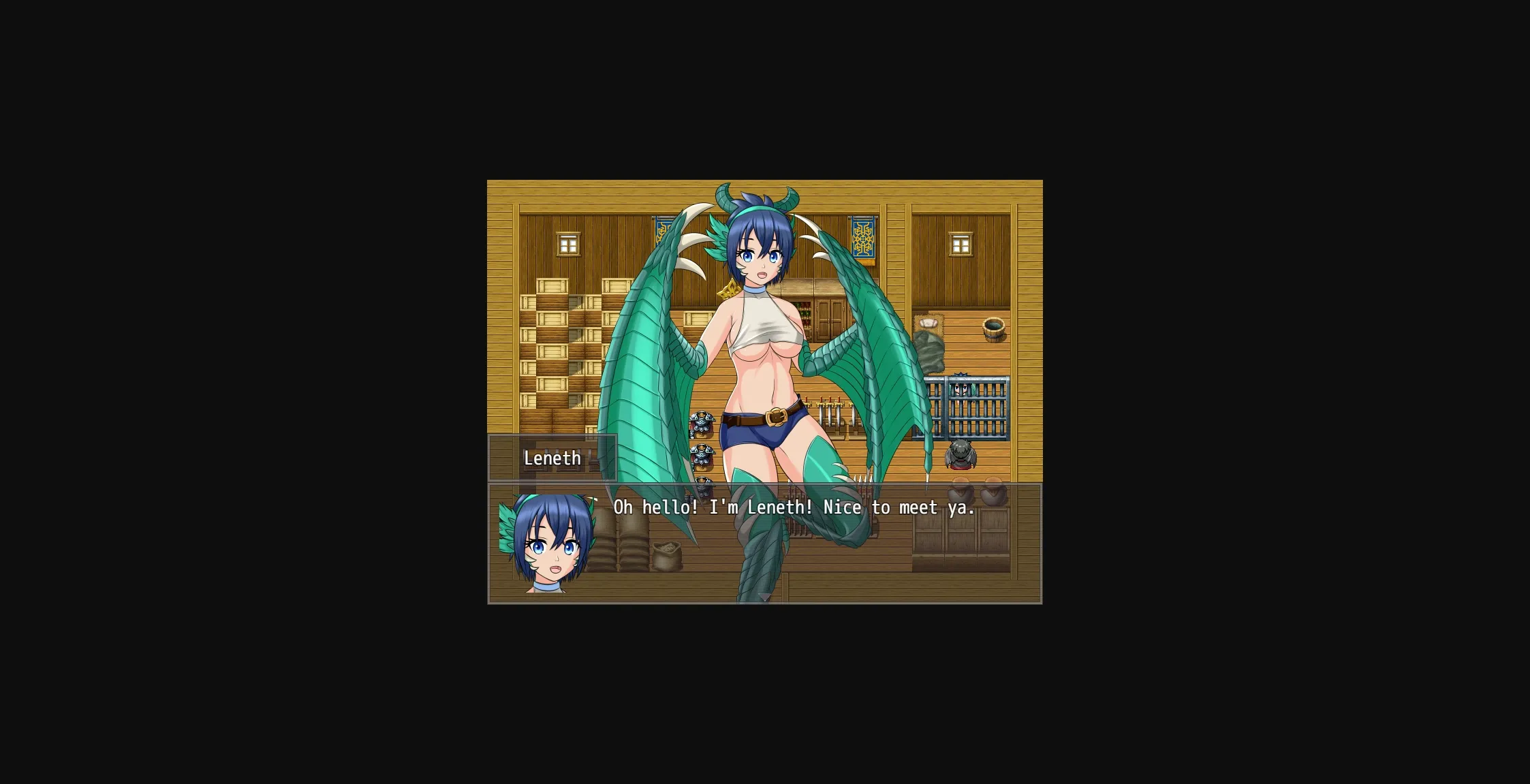
Task: Click the shopkeeper NPC behind the counter bars
Action: pyautogui.click(x=962, y=388)
